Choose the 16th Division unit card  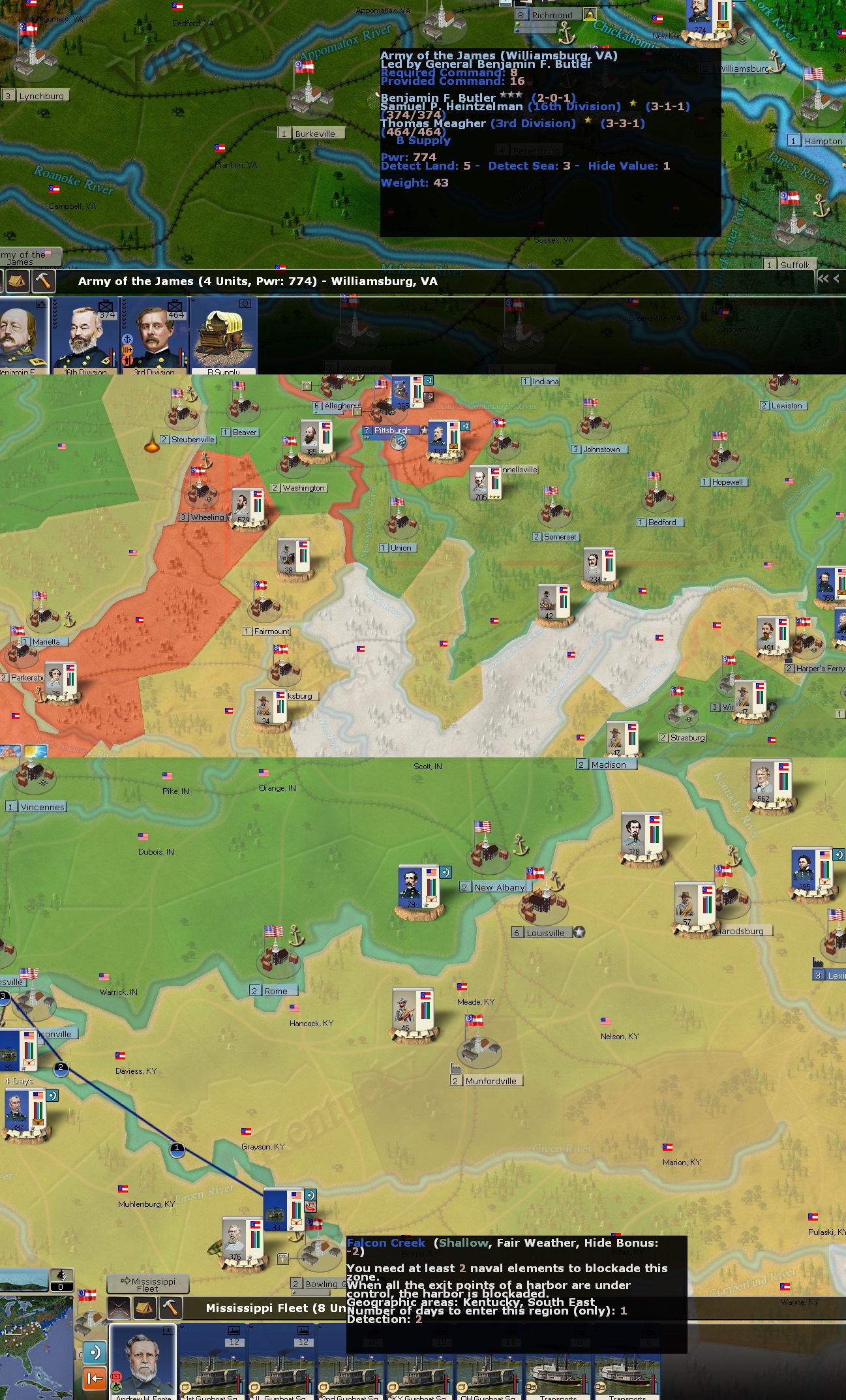pos(85,335)
